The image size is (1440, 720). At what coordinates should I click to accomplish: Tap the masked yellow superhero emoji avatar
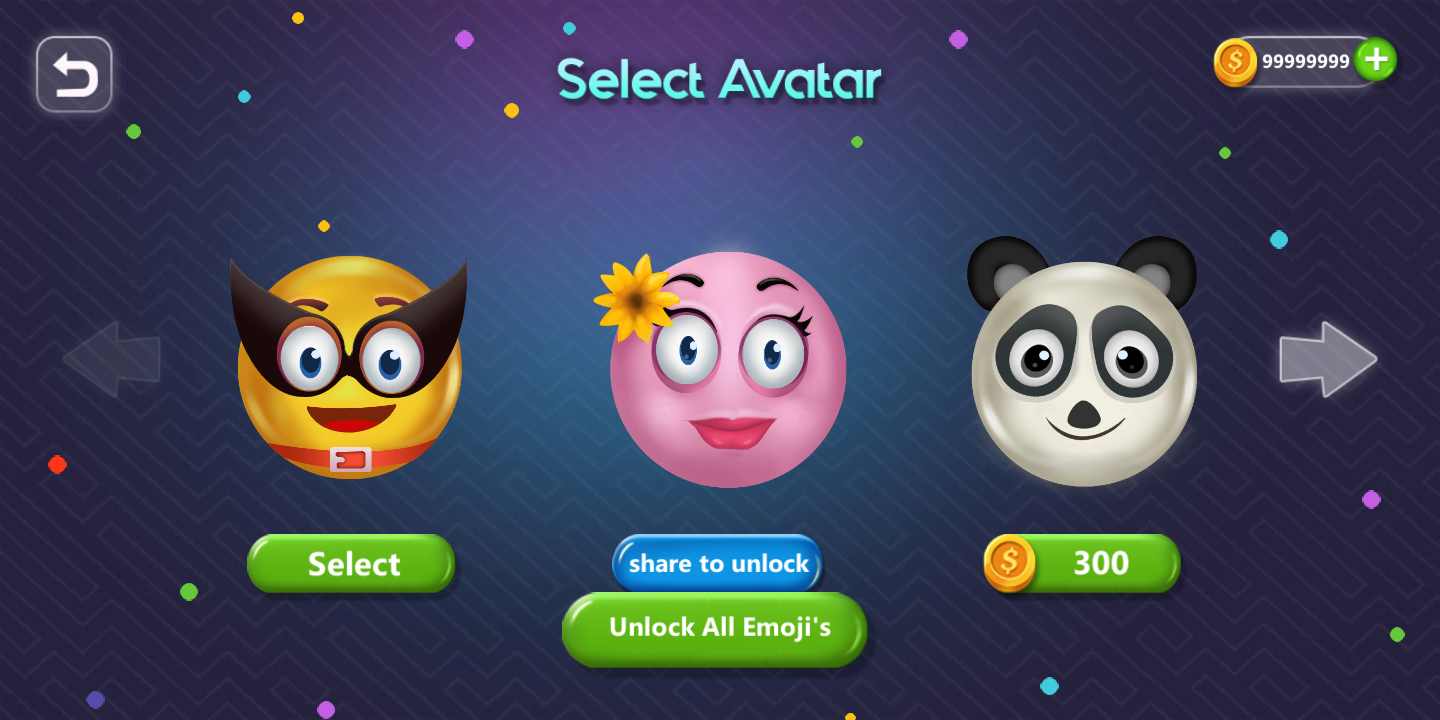point(349,368)
